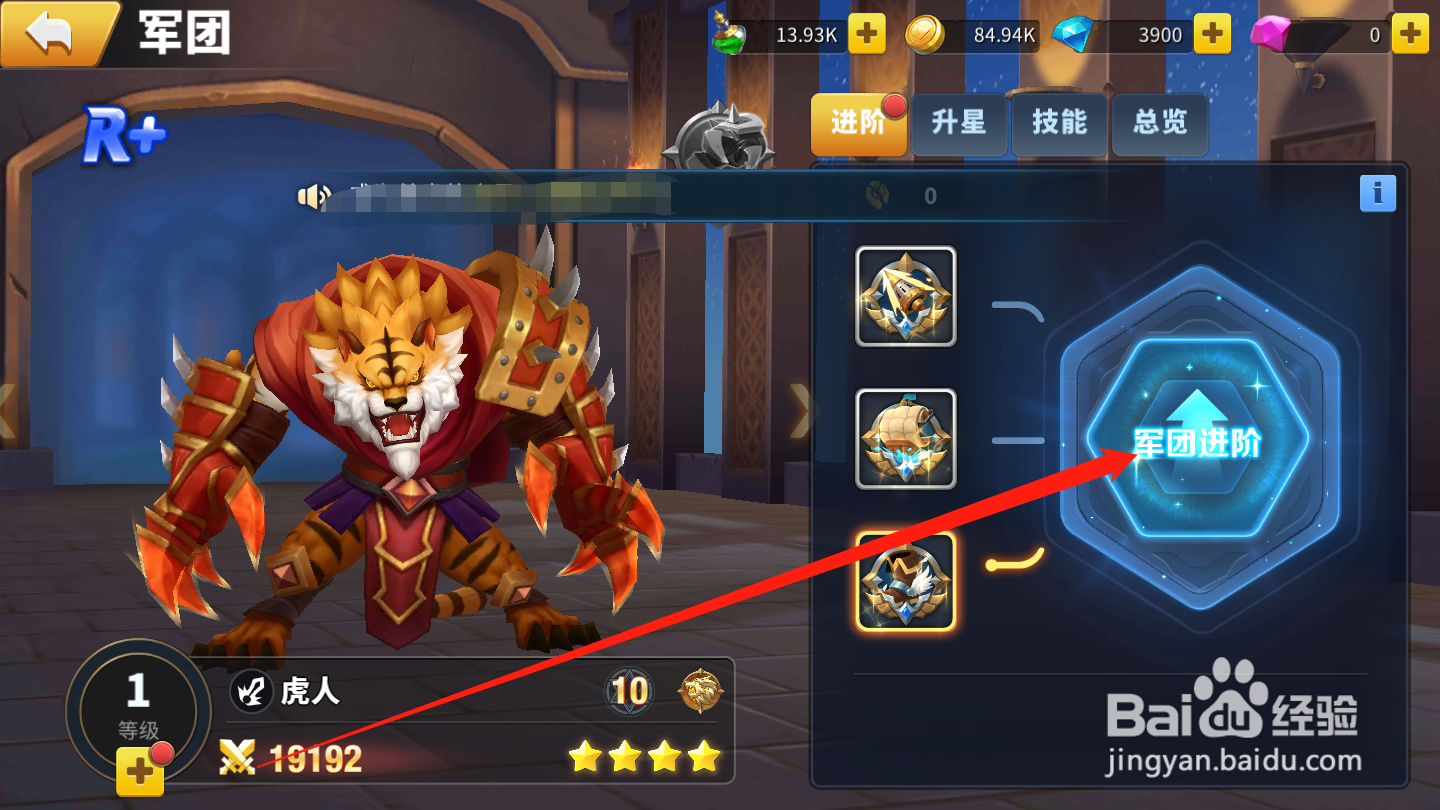Switch to the 升星 tab
Image resolution: width=1440 pixels, height=810 pixels.
[959, 125]
